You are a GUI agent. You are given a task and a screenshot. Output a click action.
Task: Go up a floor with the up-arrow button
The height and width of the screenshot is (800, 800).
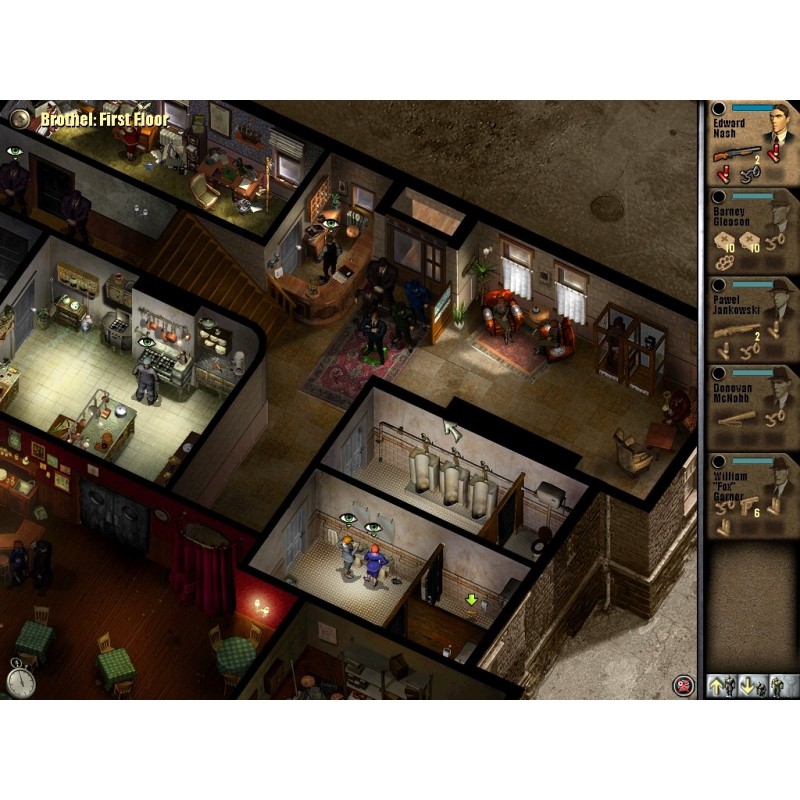719,685
